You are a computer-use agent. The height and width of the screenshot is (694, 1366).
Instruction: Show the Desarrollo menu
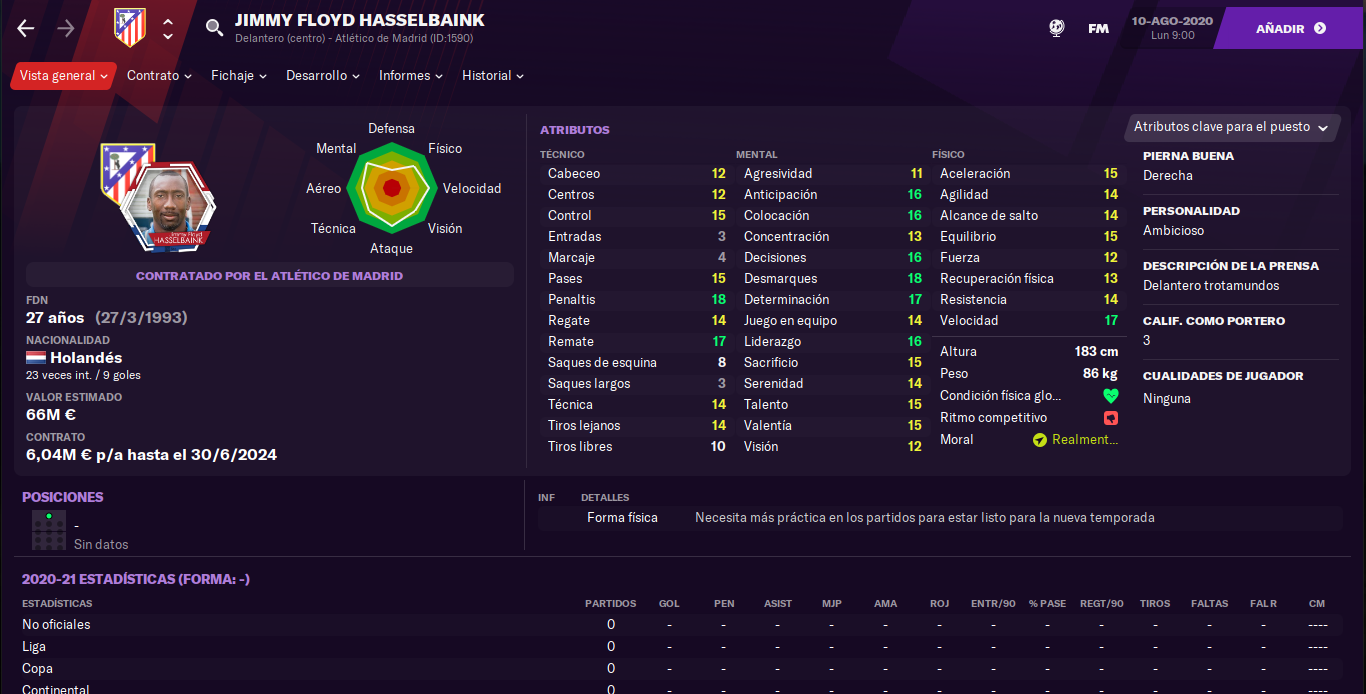(323, 76)
